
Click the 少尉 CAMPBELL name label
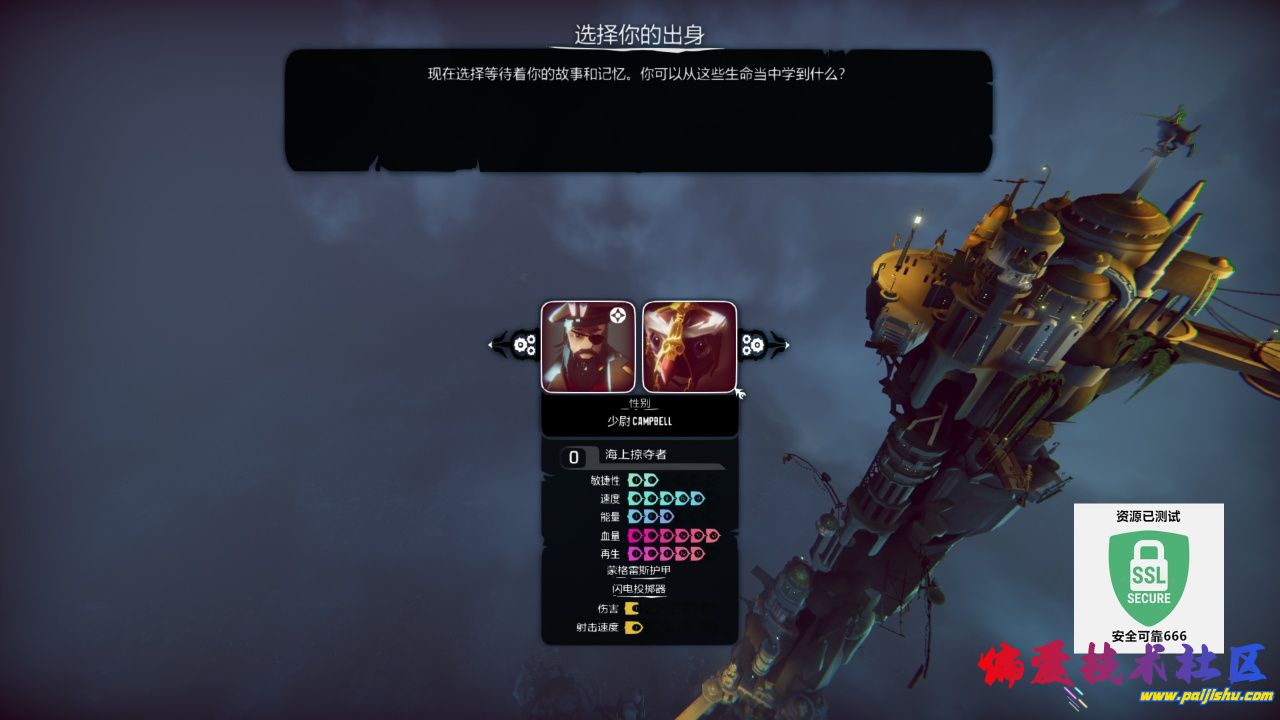tap(638, 420)
